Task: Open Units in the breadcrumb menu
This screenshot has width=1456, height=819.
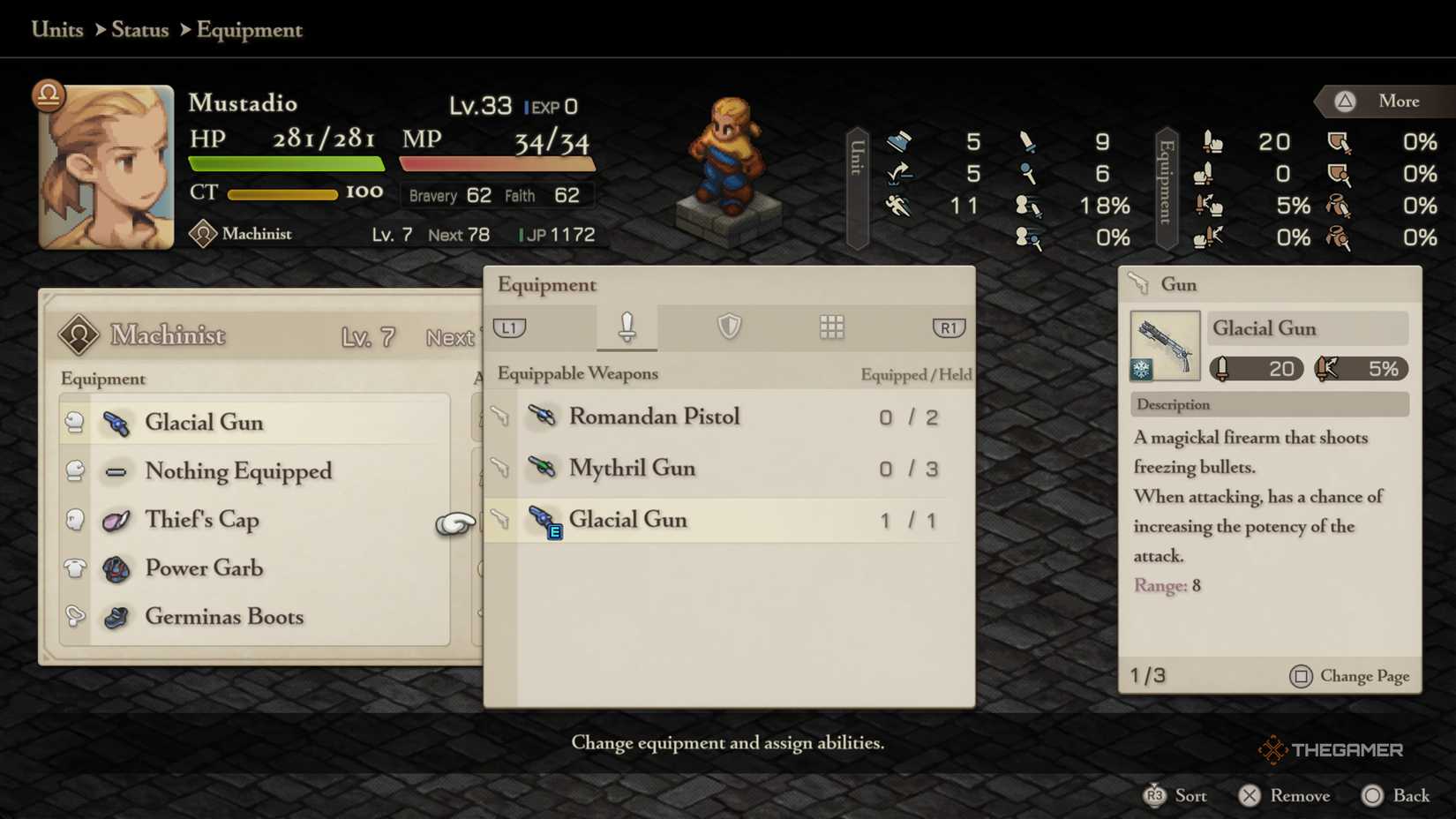Action: click(56, 29)
